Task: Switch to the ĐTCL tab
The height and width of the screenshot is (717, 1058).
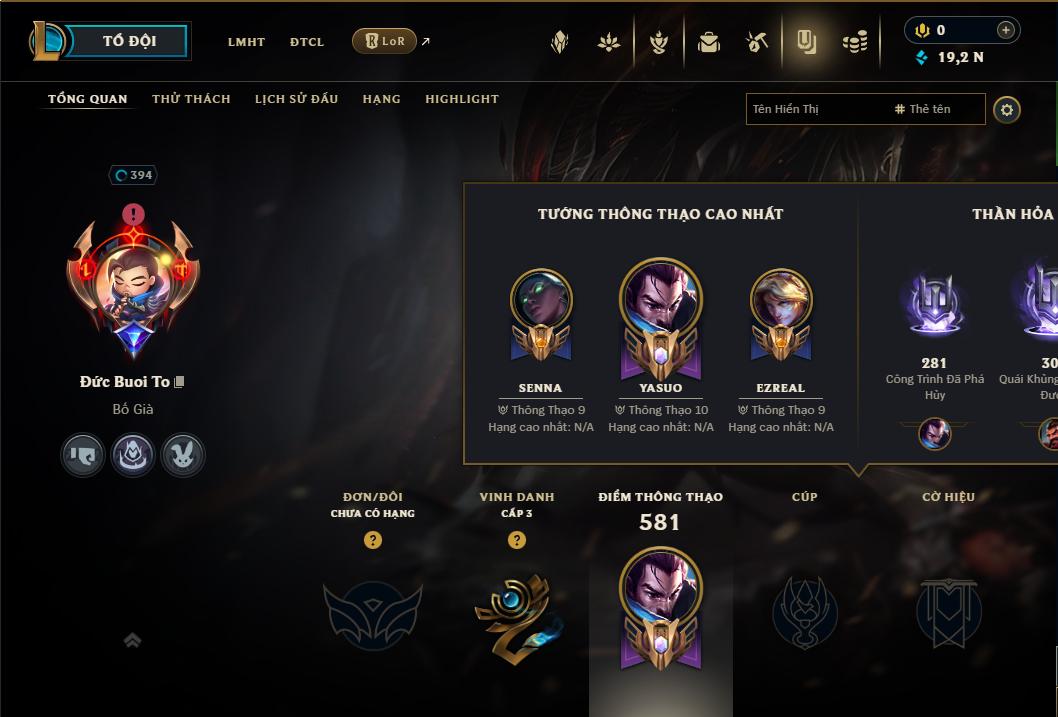Action: pos(307,42)
